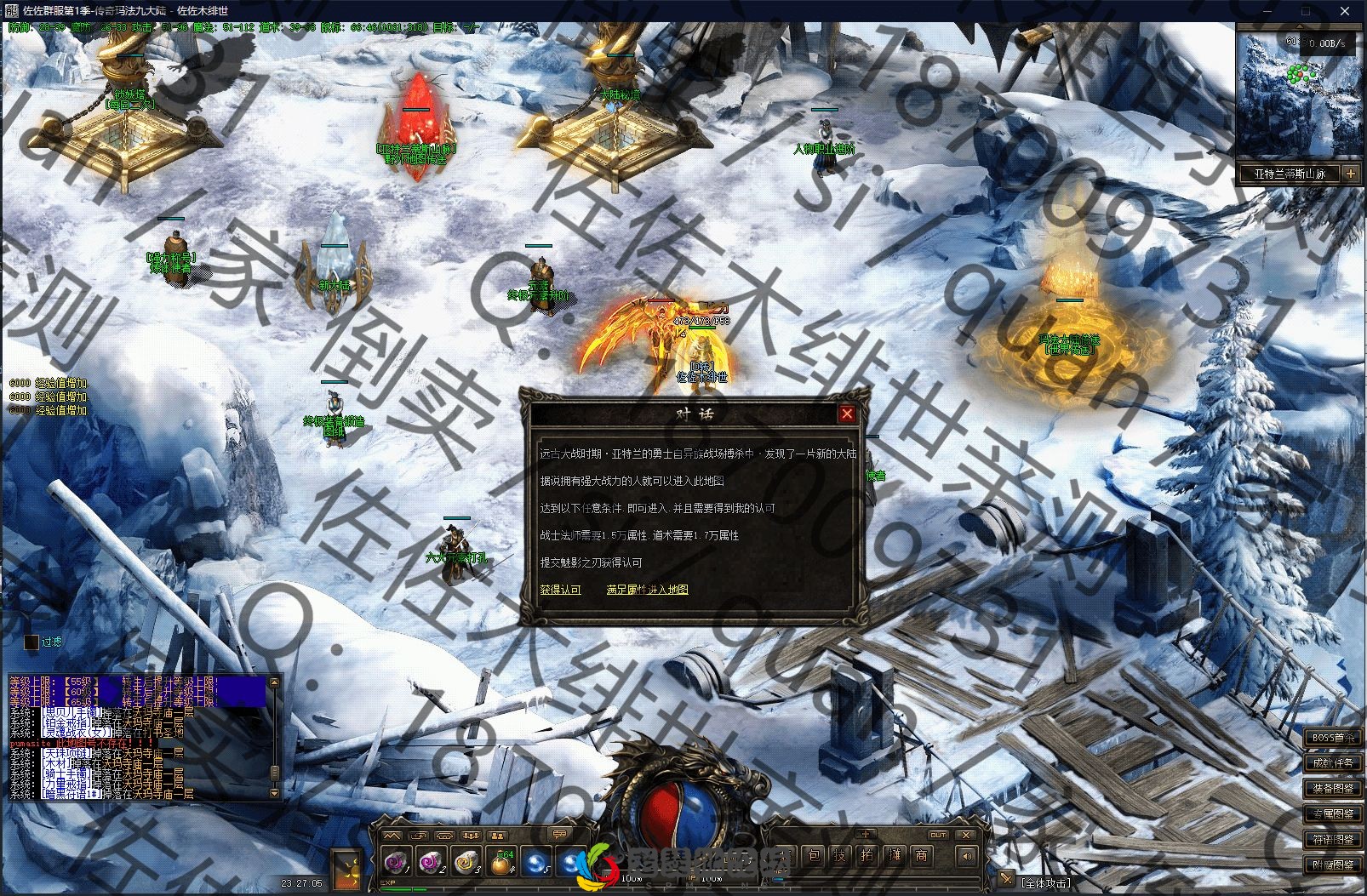The height and width of the screenshot is (896, 1367).
Task: Open the bag with the 包 button
Action: click(813, 856)
